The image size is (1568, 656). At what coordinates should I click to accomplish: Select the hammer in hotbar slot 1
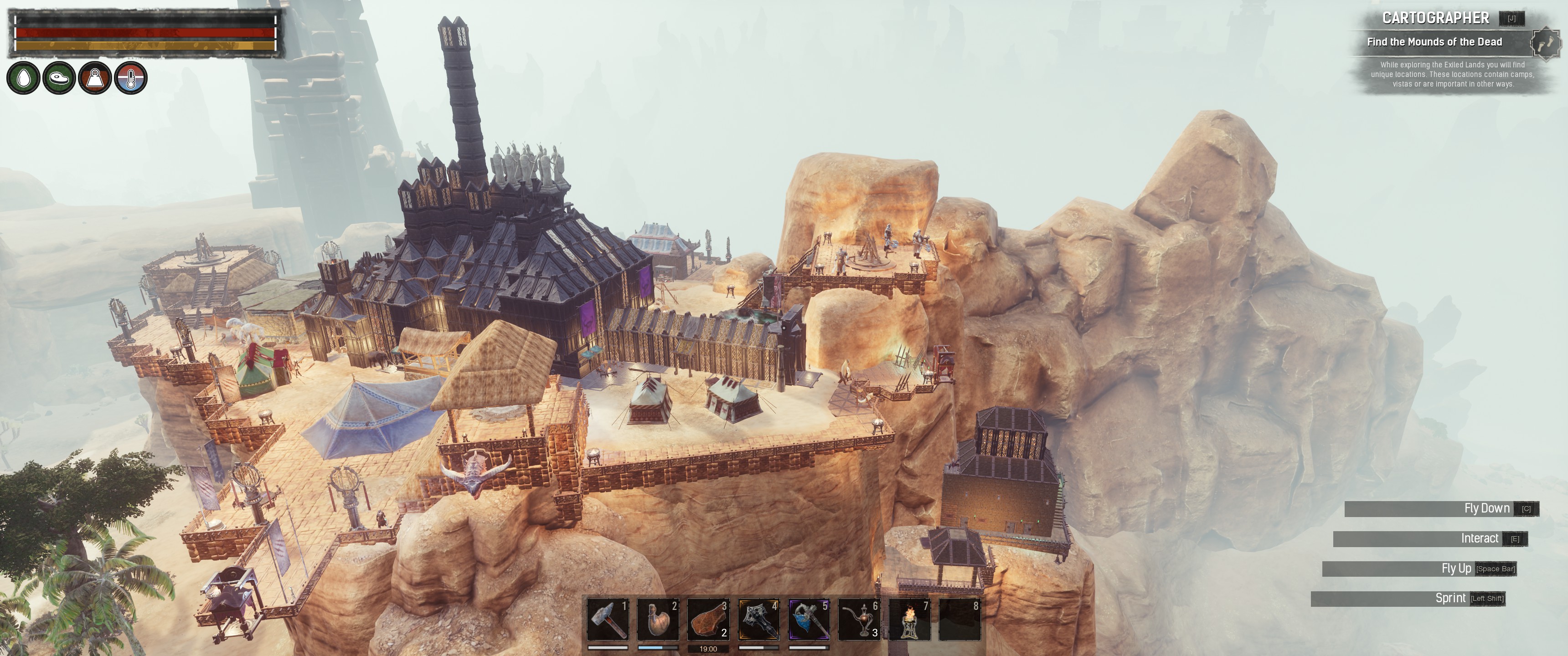[608, 620]
